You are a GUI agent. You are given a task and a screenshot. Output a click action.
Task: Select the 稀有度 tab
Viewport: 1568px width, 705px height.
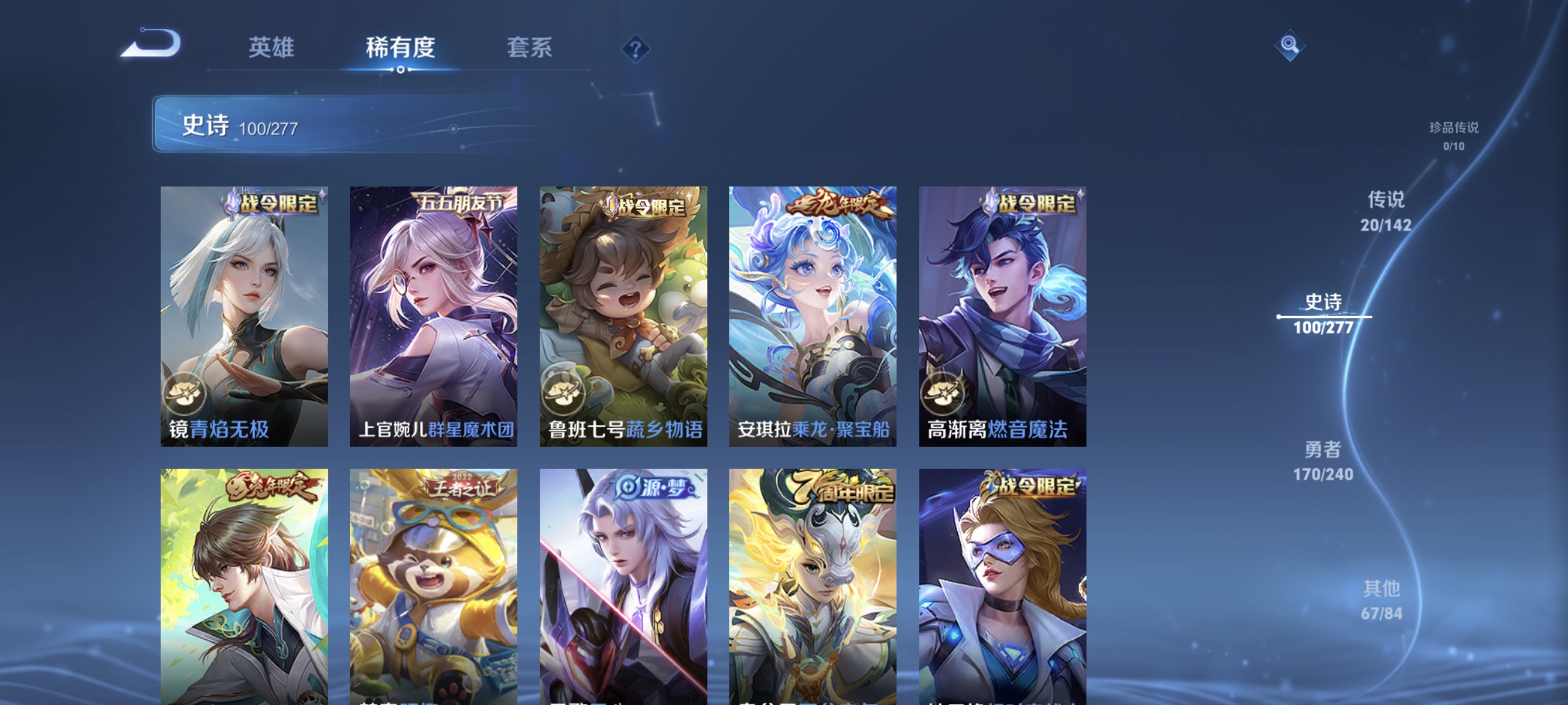click(x=400, y=48)
